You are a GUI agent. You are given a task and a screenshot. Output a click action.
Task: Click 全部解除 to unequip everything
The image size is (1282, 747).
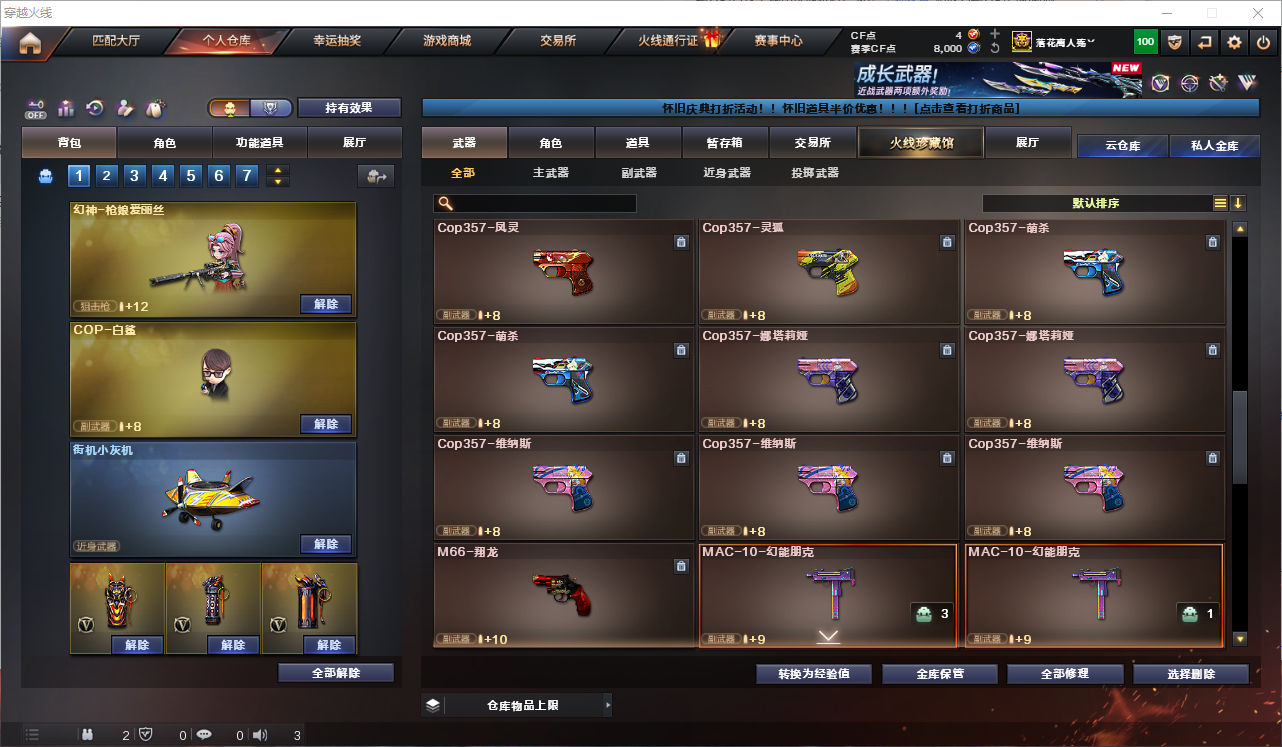(336, 673)
